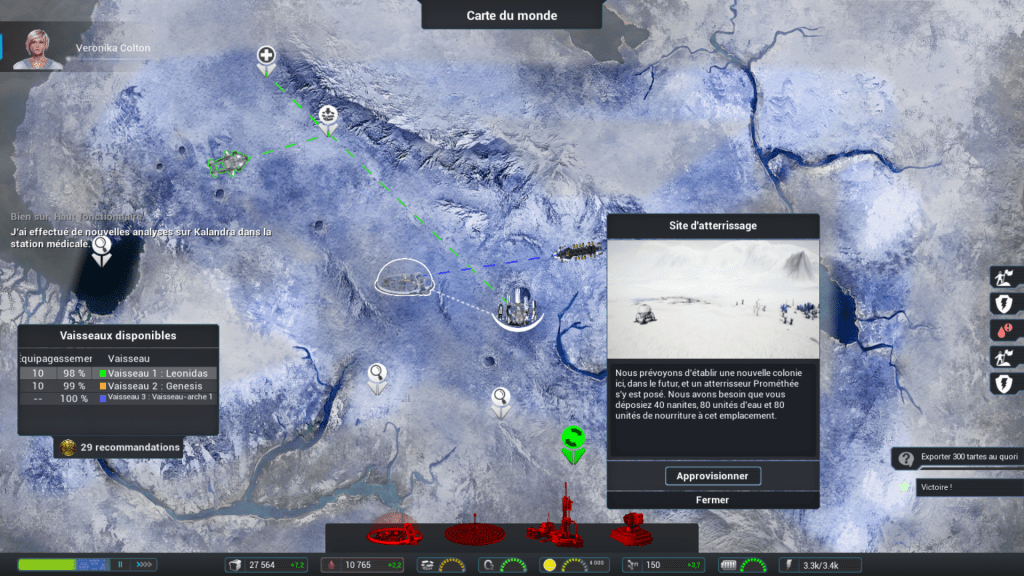
Task: Click the medical cross map marker
Action: [266, 56]
